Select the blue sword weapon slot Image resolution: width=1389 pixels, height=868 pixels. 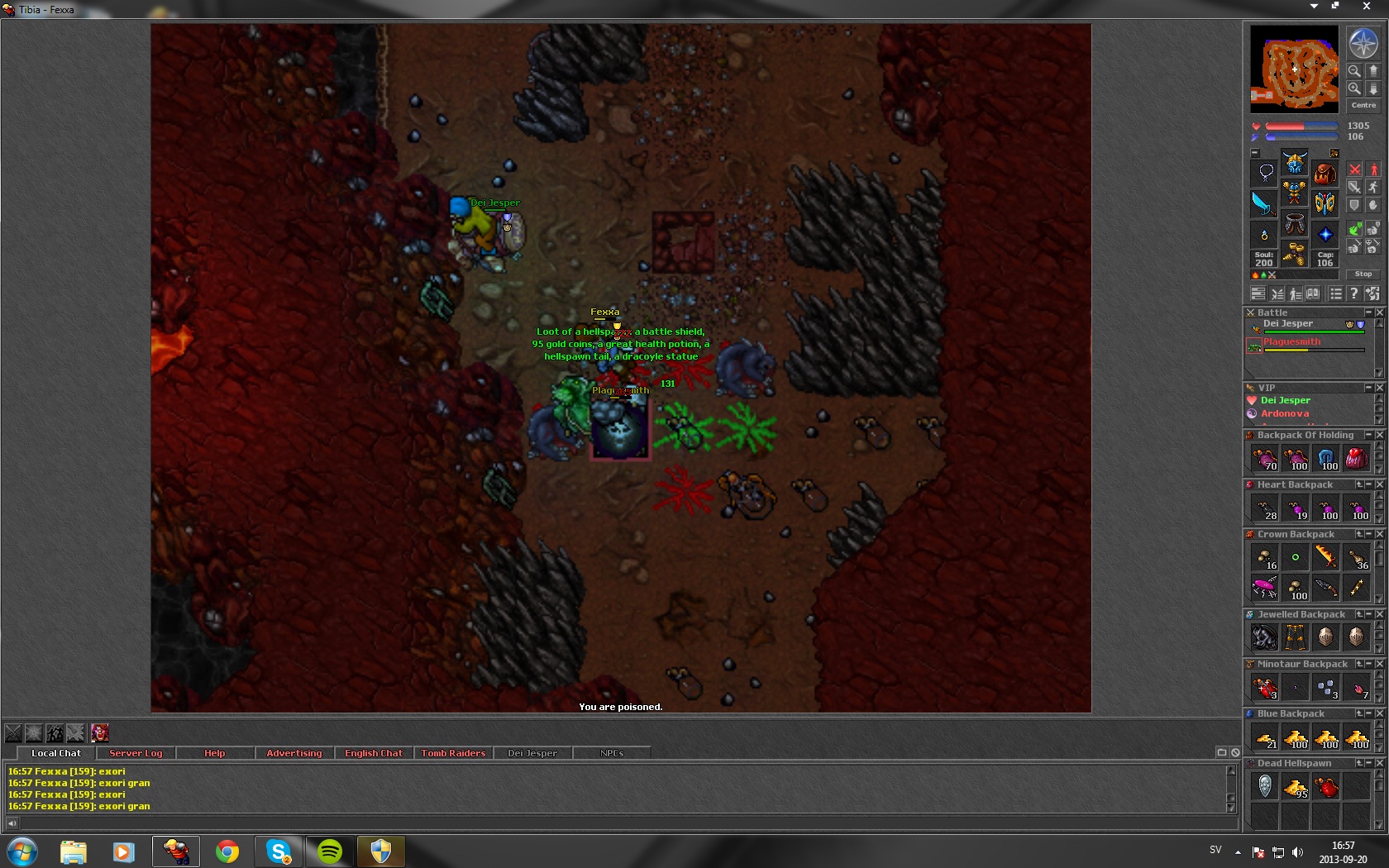1264,203
